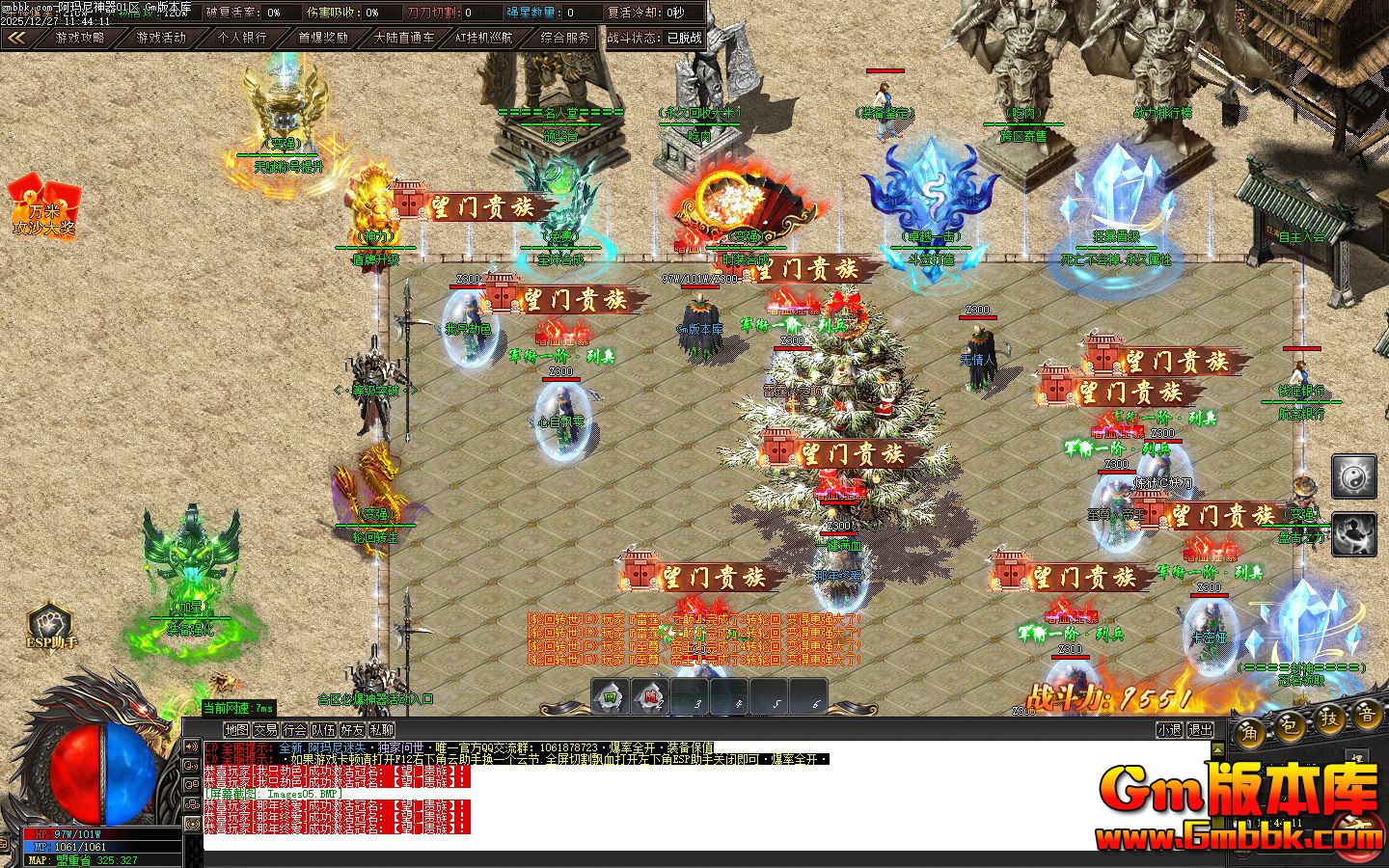Open the 综合服务 general services menu
Viewport: 1389px width, 868px height.
(564, 38)
